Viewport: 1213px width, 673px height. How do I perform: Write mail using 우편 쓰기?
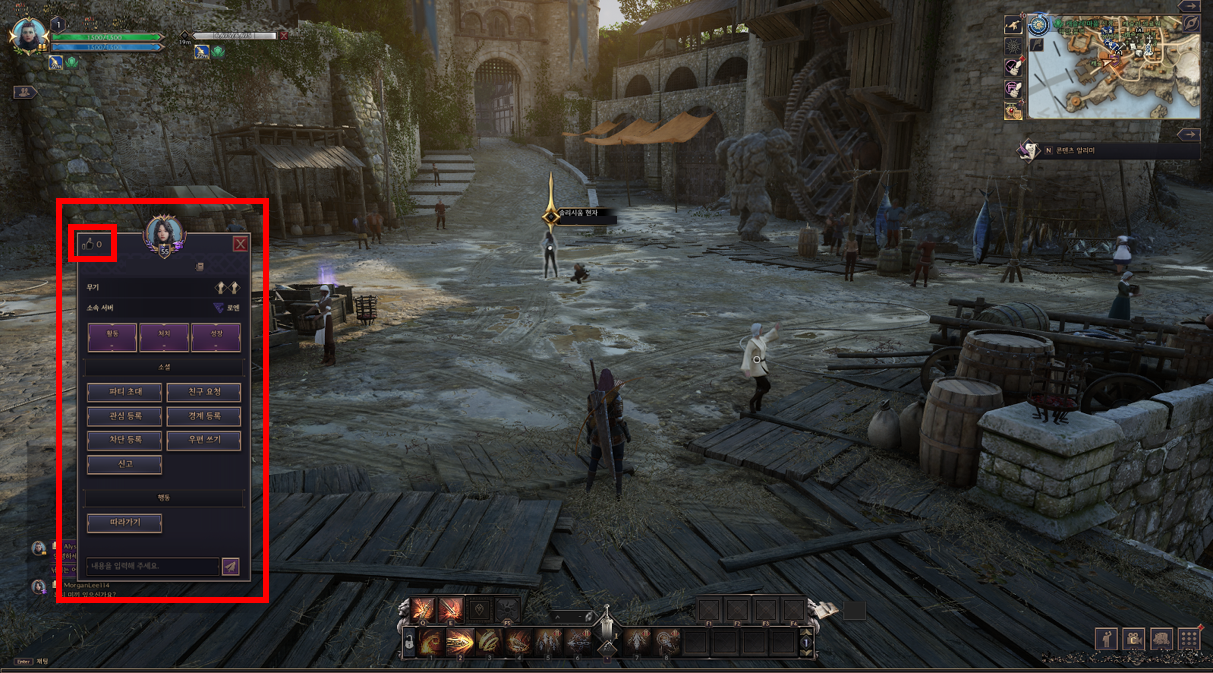click(203, 440)
